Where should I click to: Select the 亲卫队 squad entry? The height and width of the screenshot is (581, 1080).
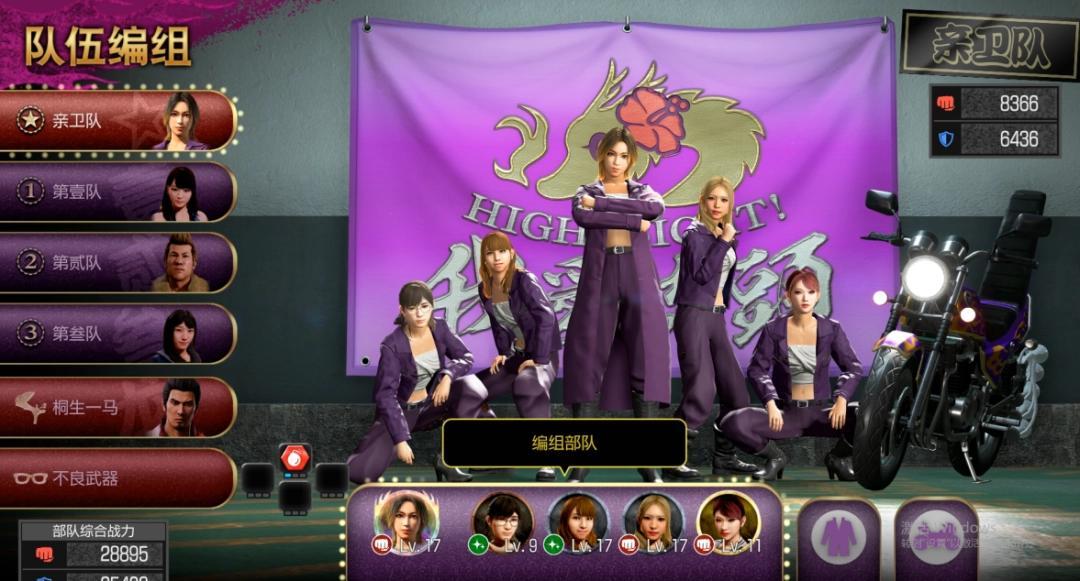(117, 121)
